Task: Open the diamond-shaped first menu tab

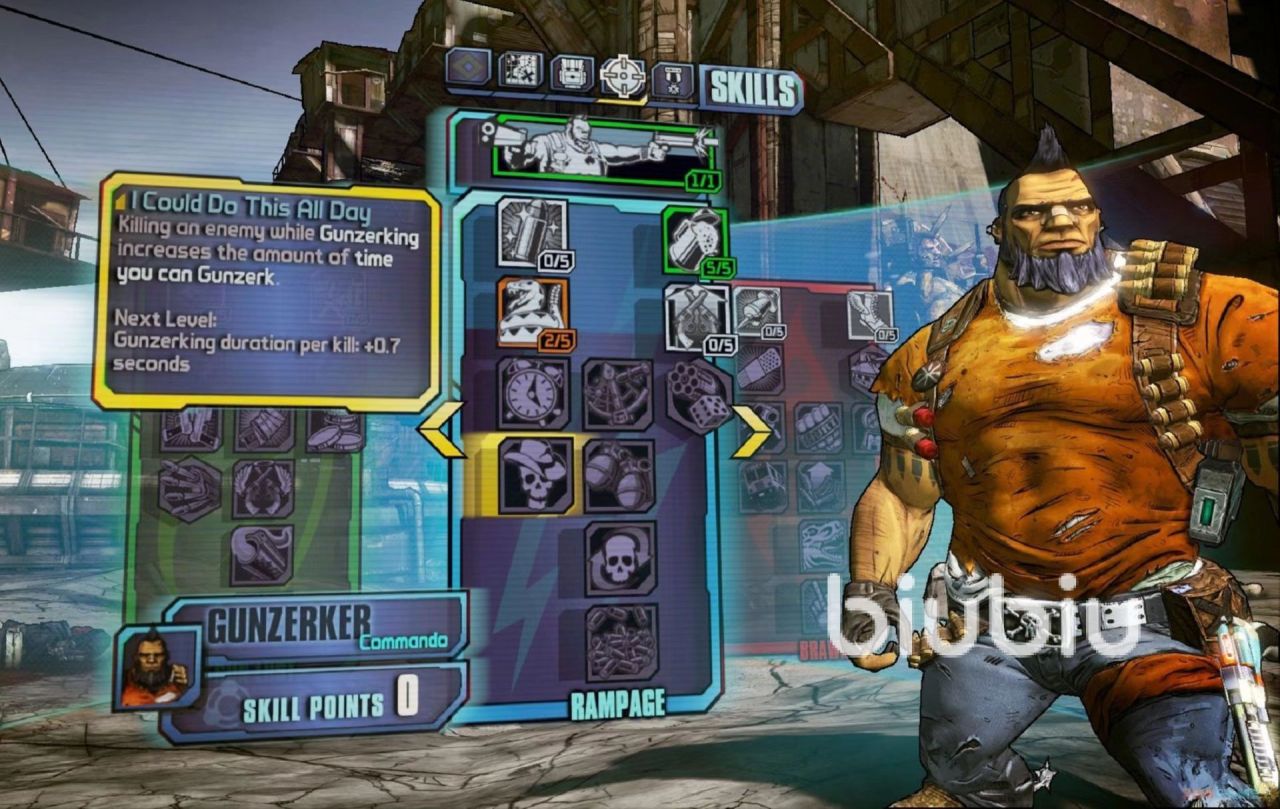Action: click(468, 68)
